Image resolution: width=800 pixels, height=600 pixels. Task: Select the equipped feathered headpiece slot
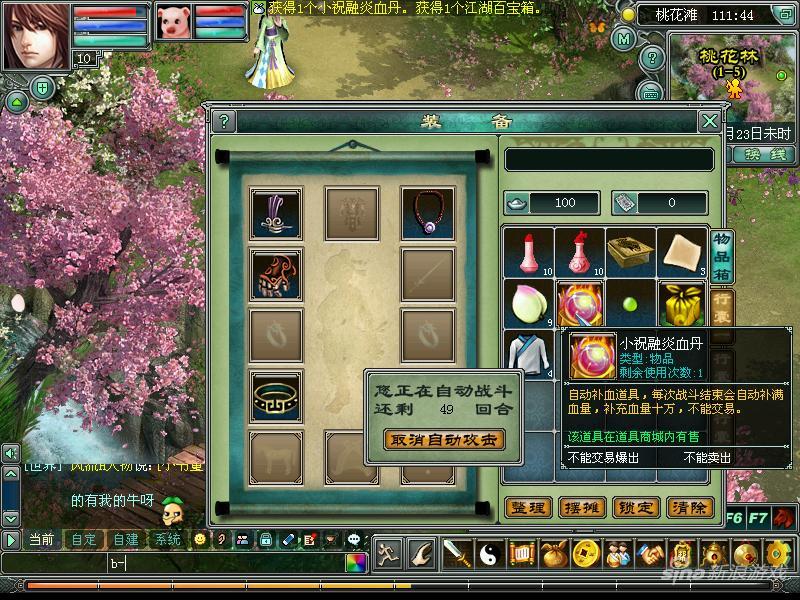pos(275,212)
